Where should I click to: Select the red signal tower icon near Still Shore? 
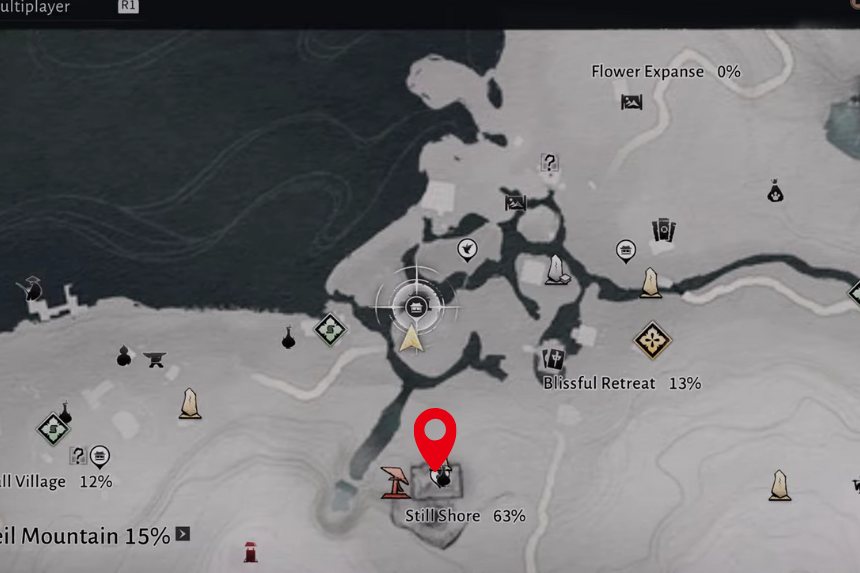[x=395, y=482]
